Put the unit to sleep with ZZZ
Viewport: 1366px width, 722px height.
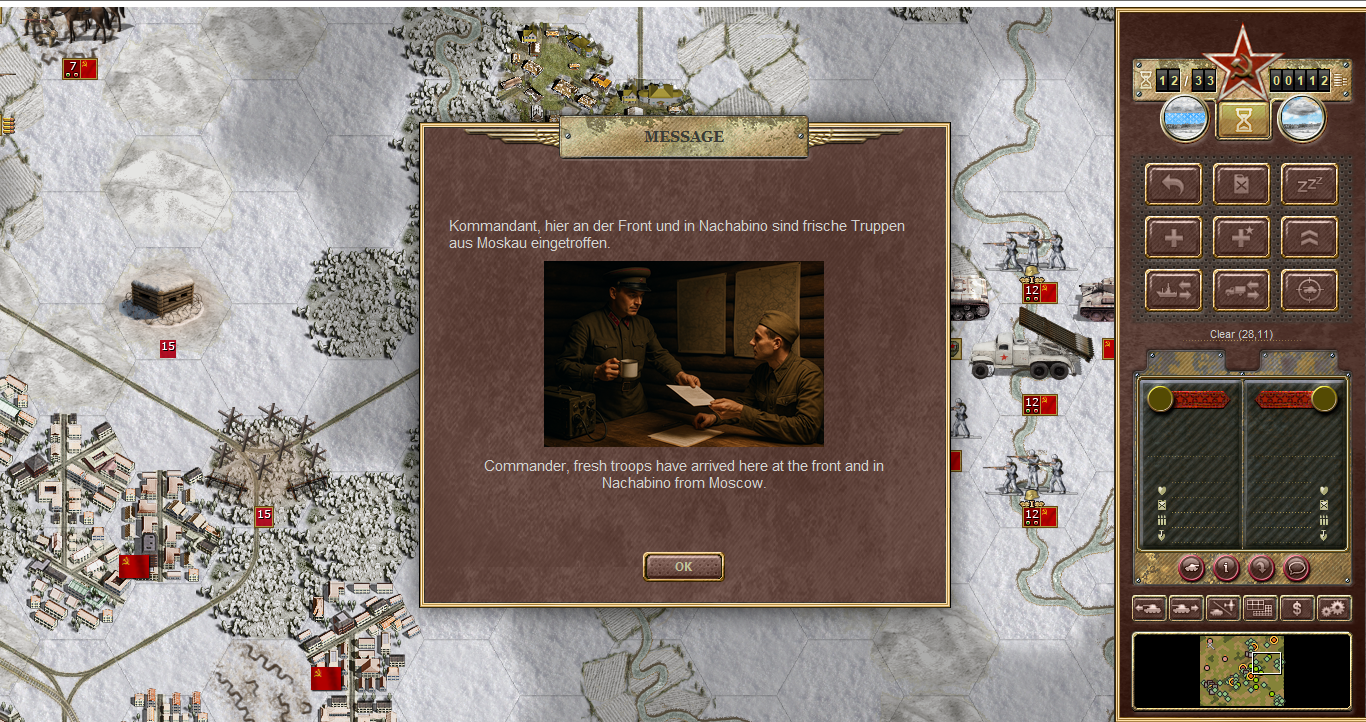[1309, 185]
